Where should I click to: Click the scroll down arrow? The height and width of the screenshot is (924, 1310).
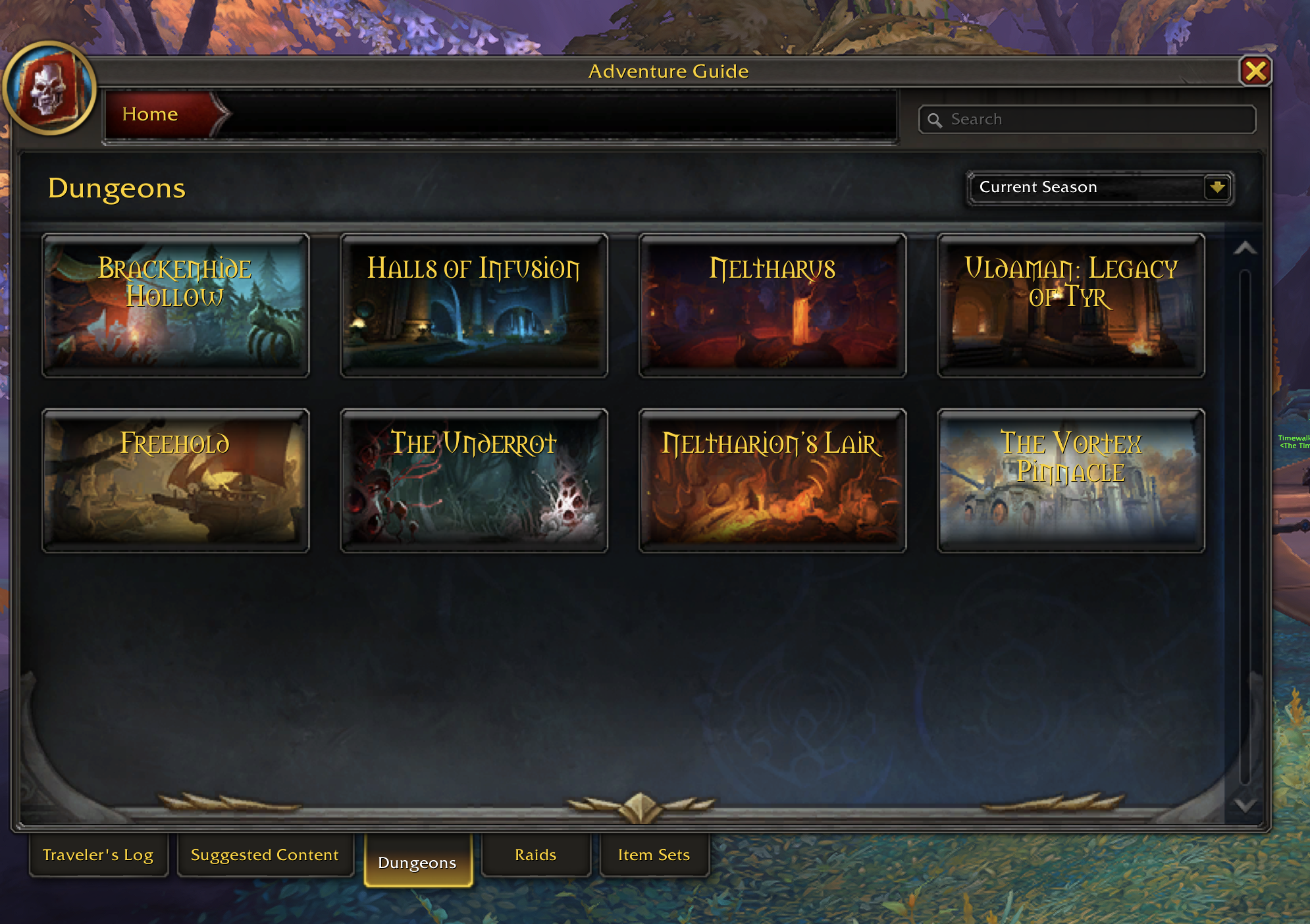click(1245, 805)
